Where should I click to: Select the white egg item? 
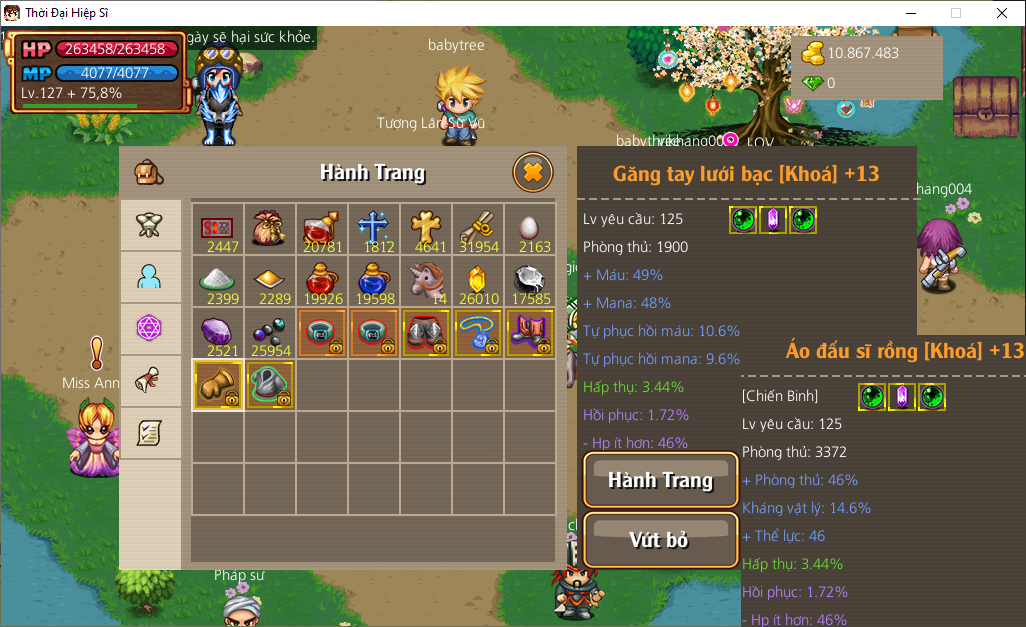pos(529,229)
